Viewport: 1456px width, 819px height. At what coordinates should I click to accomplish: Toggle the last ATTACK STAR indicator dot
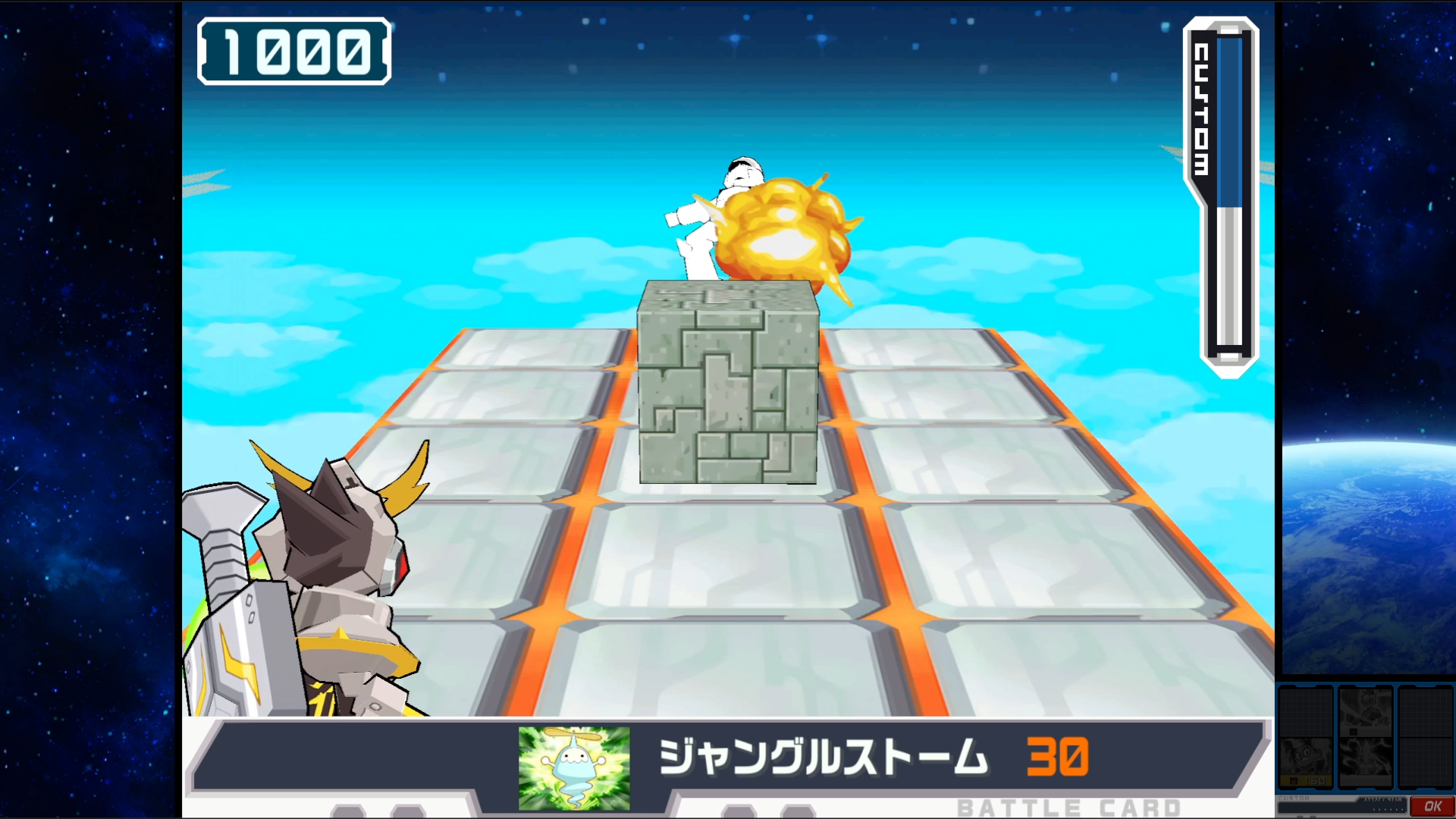1402,811
